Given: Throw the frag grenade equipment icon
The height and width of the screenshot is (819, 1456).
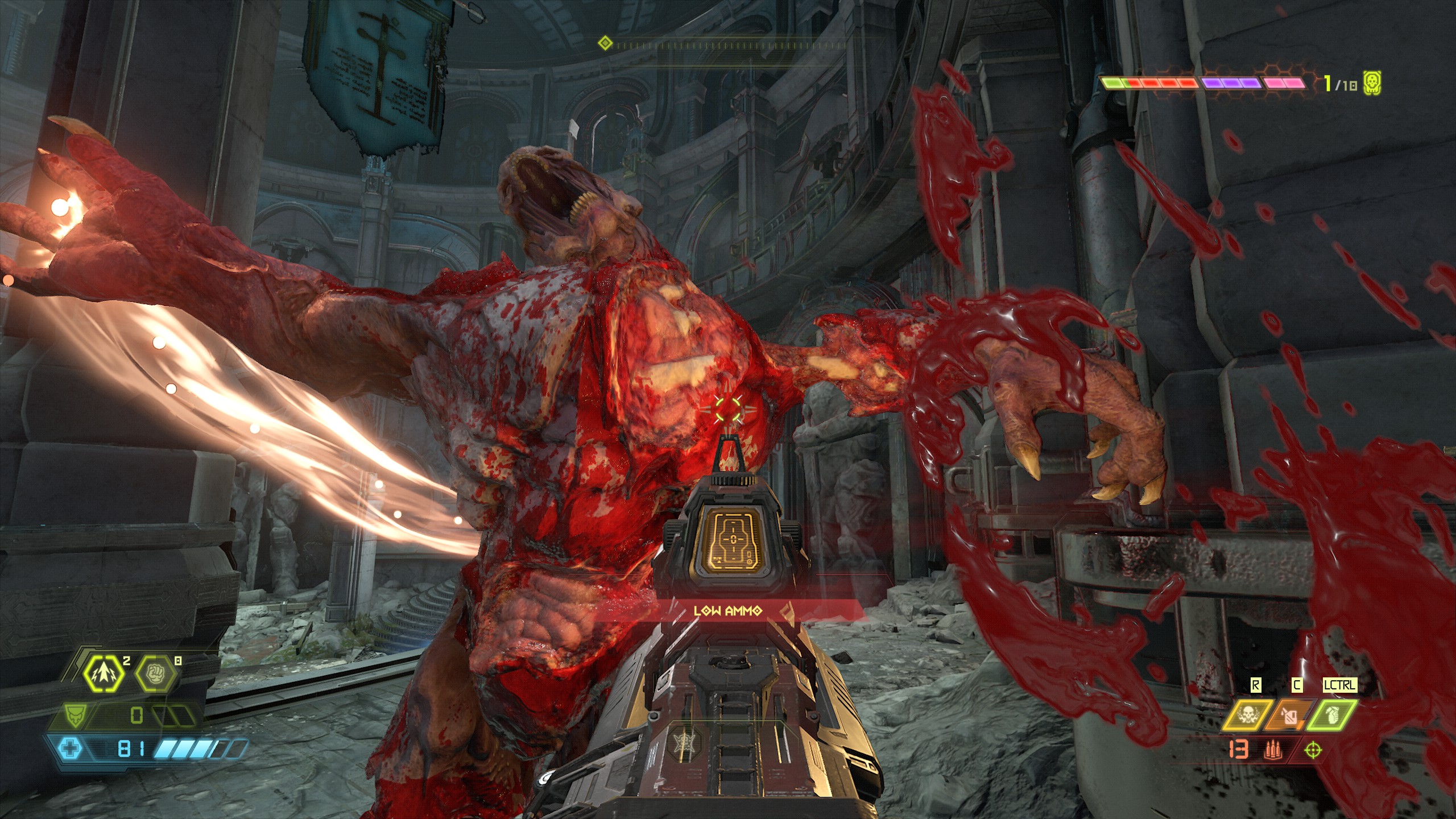Looking at the screenshot, I should 1332,715.
